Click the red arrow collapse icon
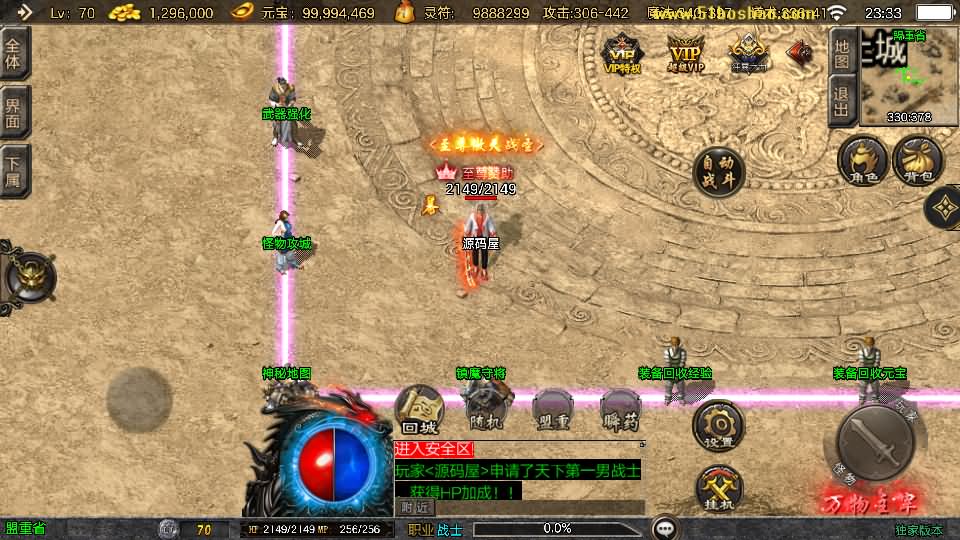Image resolution: width=960 pixels, height=540 pixels. [x=800, y=53]
